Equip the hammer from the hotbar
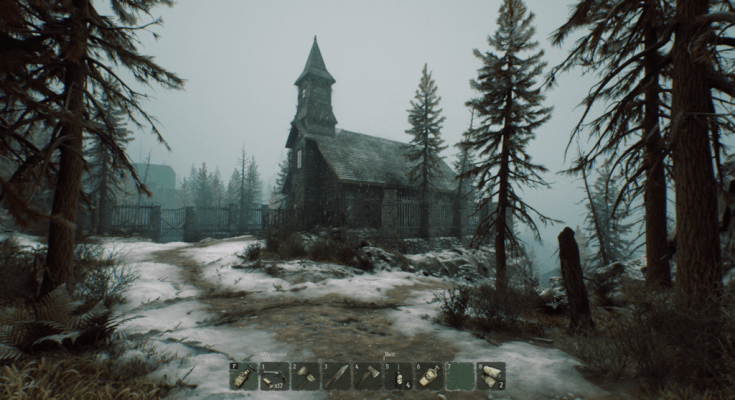The height and width of the screenshot is (400, 735). pos(305,376)
